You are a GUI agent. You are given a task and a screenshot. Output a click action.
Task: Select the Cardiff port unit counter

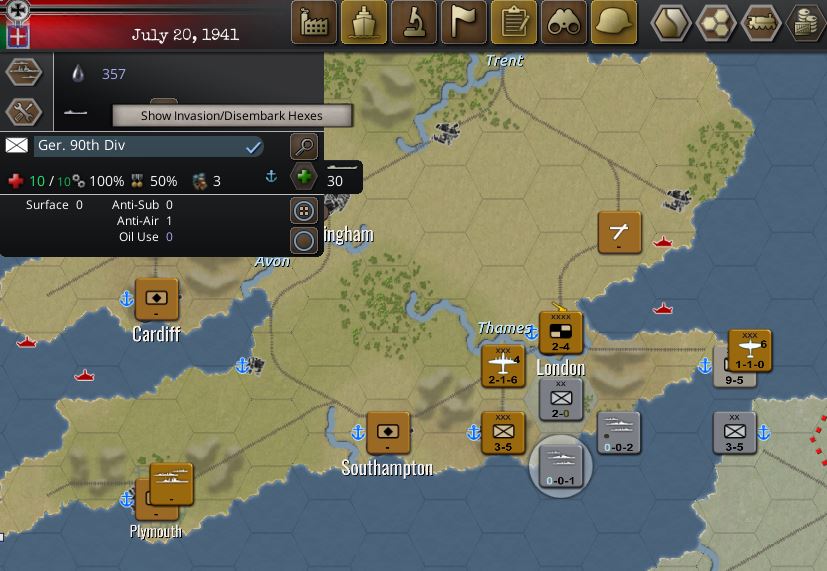pos(157,298)
